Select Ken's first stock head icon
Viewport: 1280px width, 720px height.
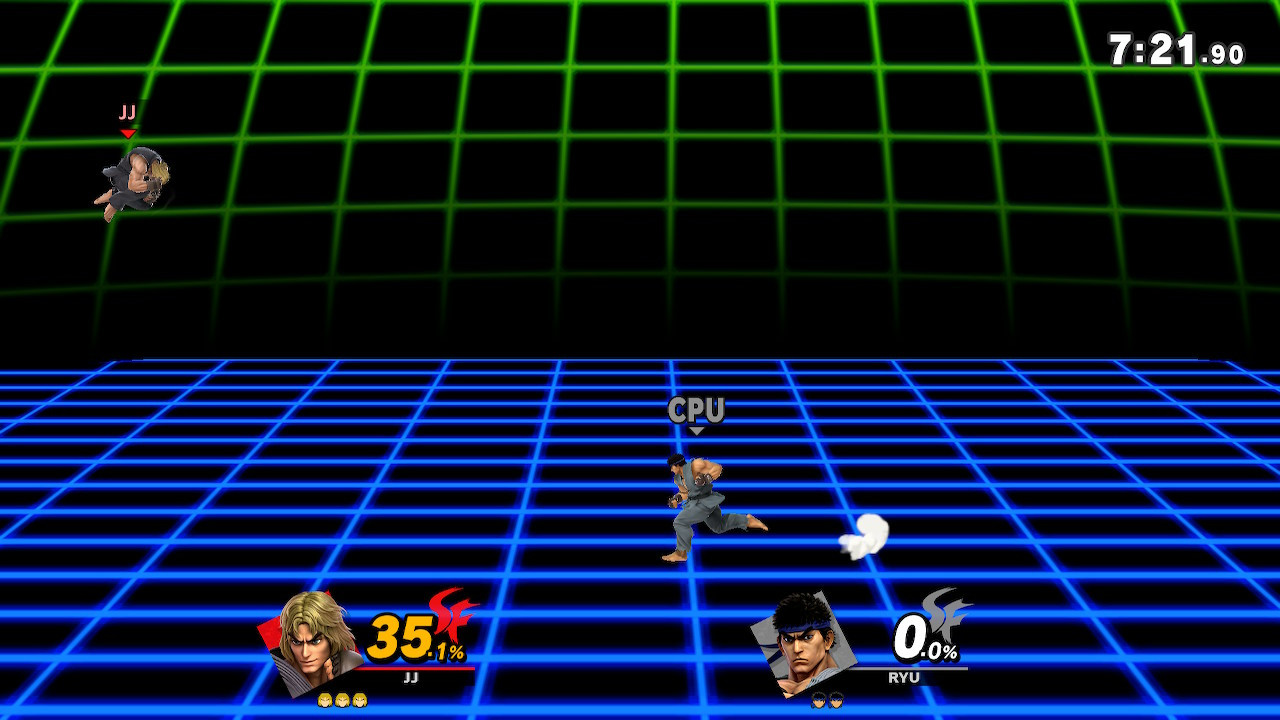tap(324, 701)
